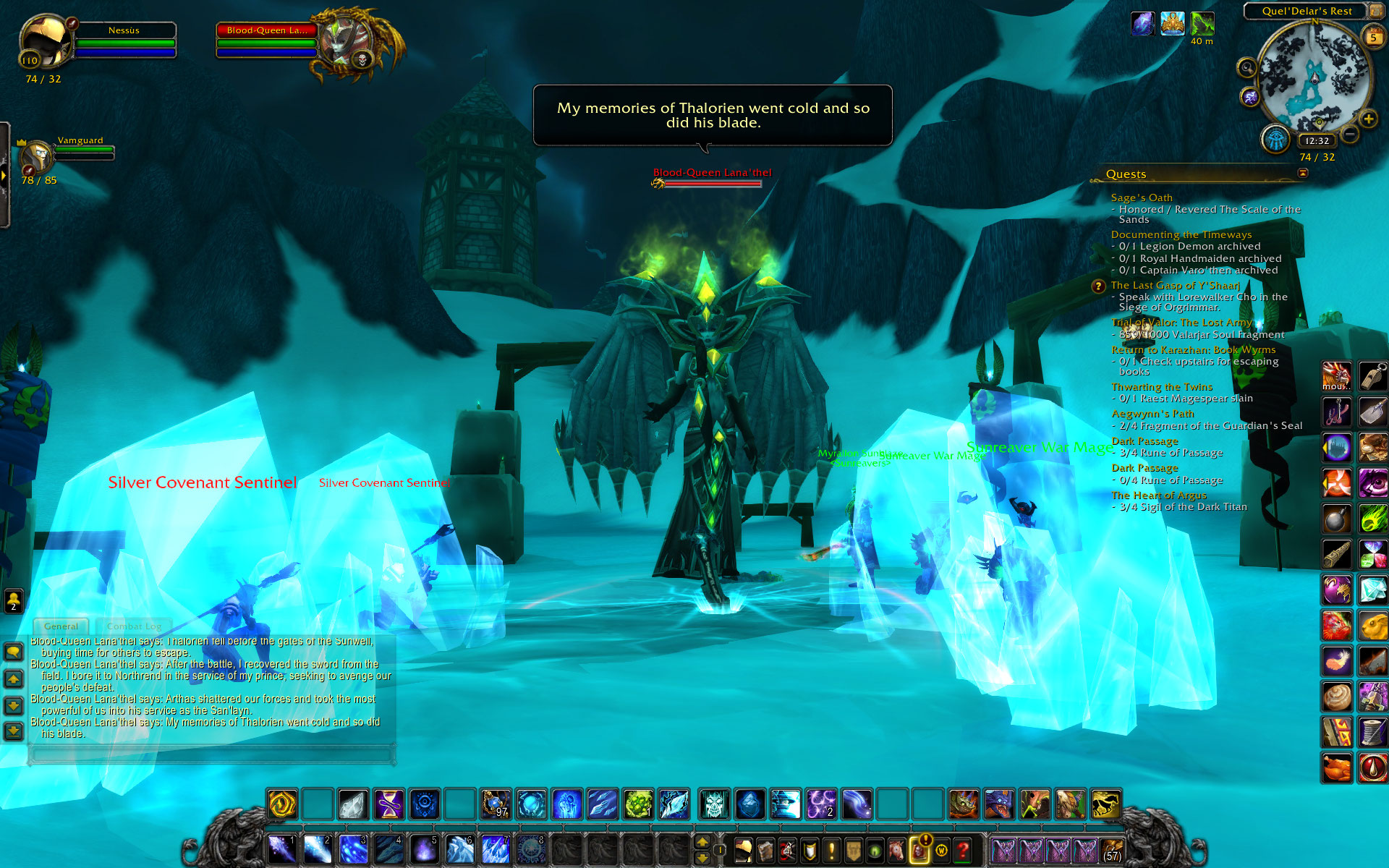Switch to the Combat Log tab

coord(134,626)
